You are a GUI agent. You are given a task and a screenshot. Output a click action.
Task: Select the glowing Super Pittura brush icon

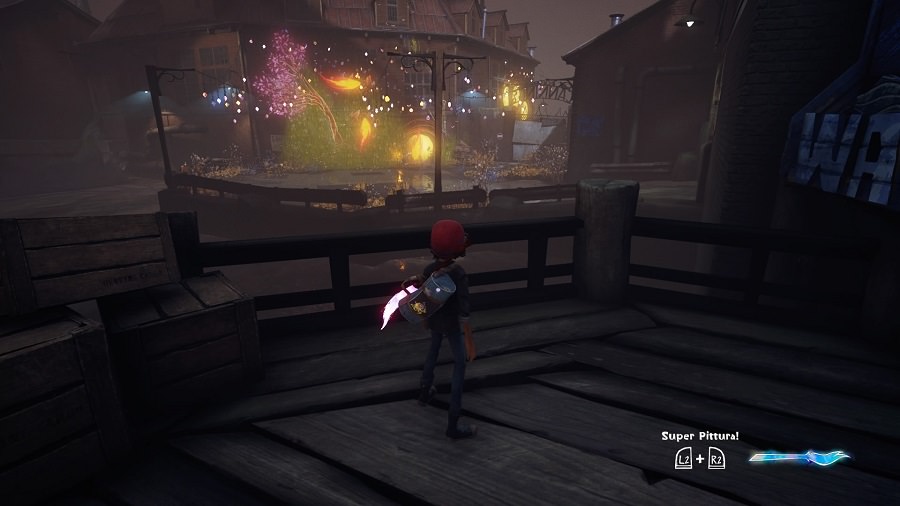coord(798,458)
